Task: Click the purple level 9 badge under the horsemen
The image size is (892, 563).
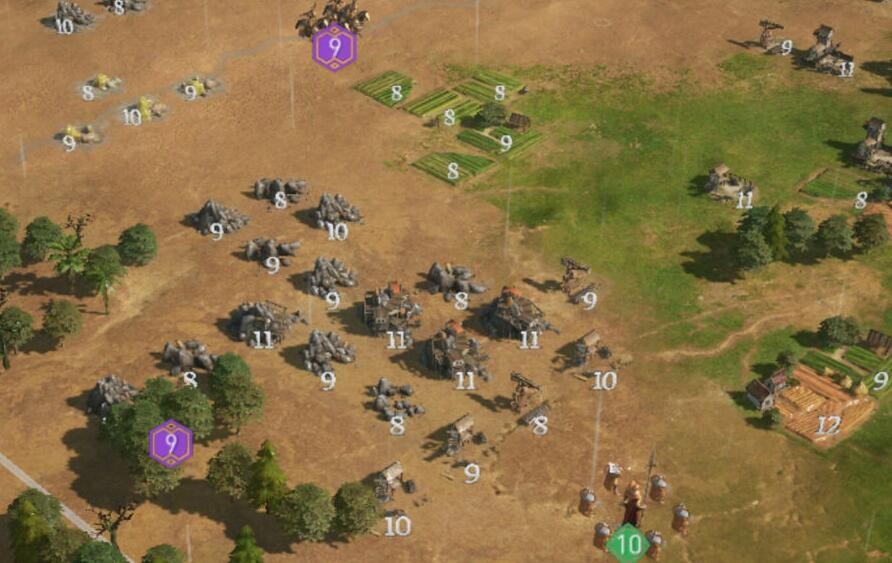Action: [x=334, y=48]
